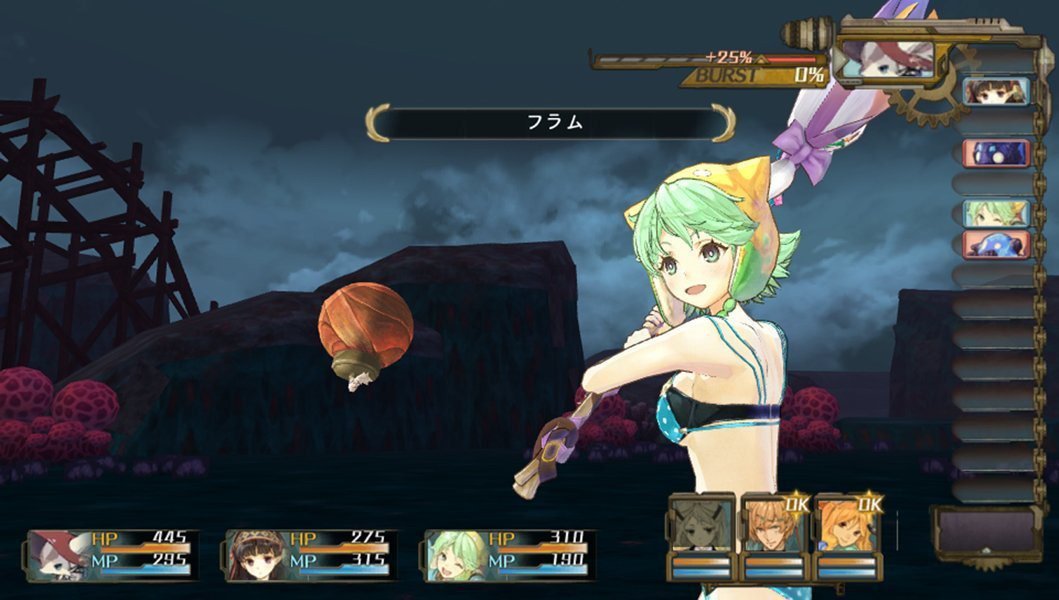Viewport: 1059px width, 600px height.
Task: Choose the greyed-out dark-haired support card
Action: [700, 535]
